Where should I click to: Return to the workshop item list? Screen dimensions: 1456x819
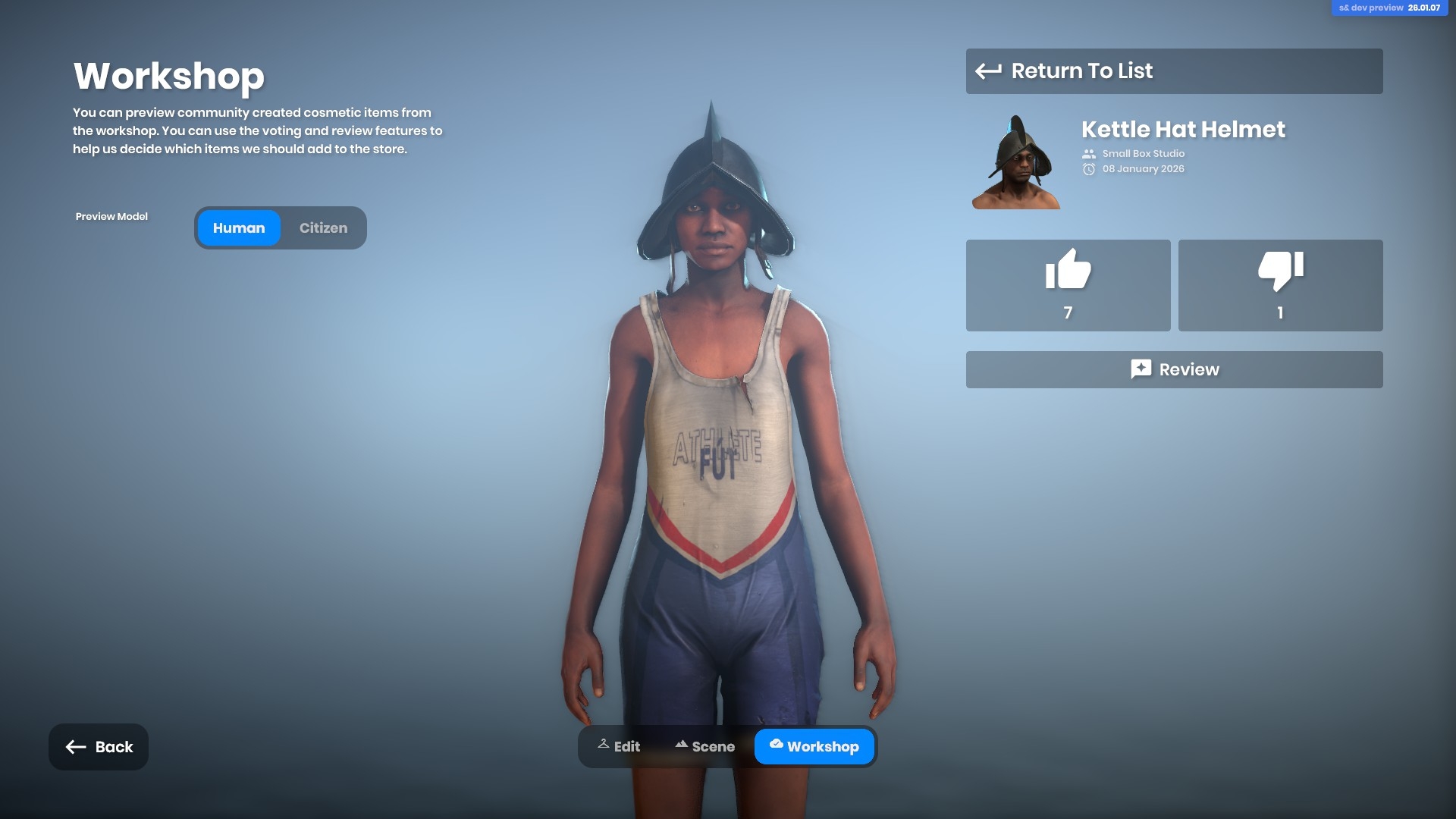click(1173, 71)
